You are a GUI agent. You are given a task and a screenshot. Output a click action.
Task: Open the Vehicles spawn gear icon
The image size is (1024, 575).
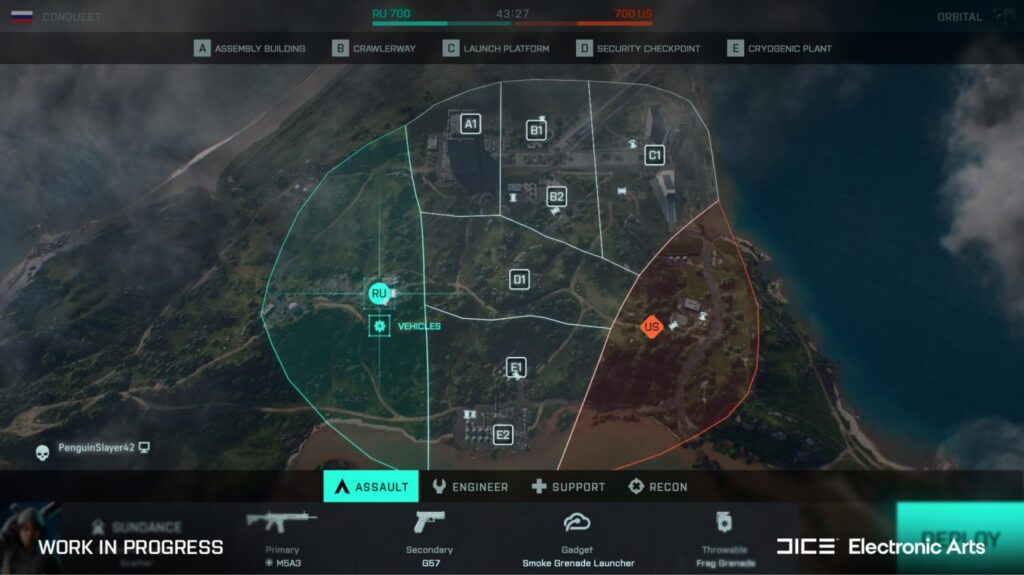point(379,326)
